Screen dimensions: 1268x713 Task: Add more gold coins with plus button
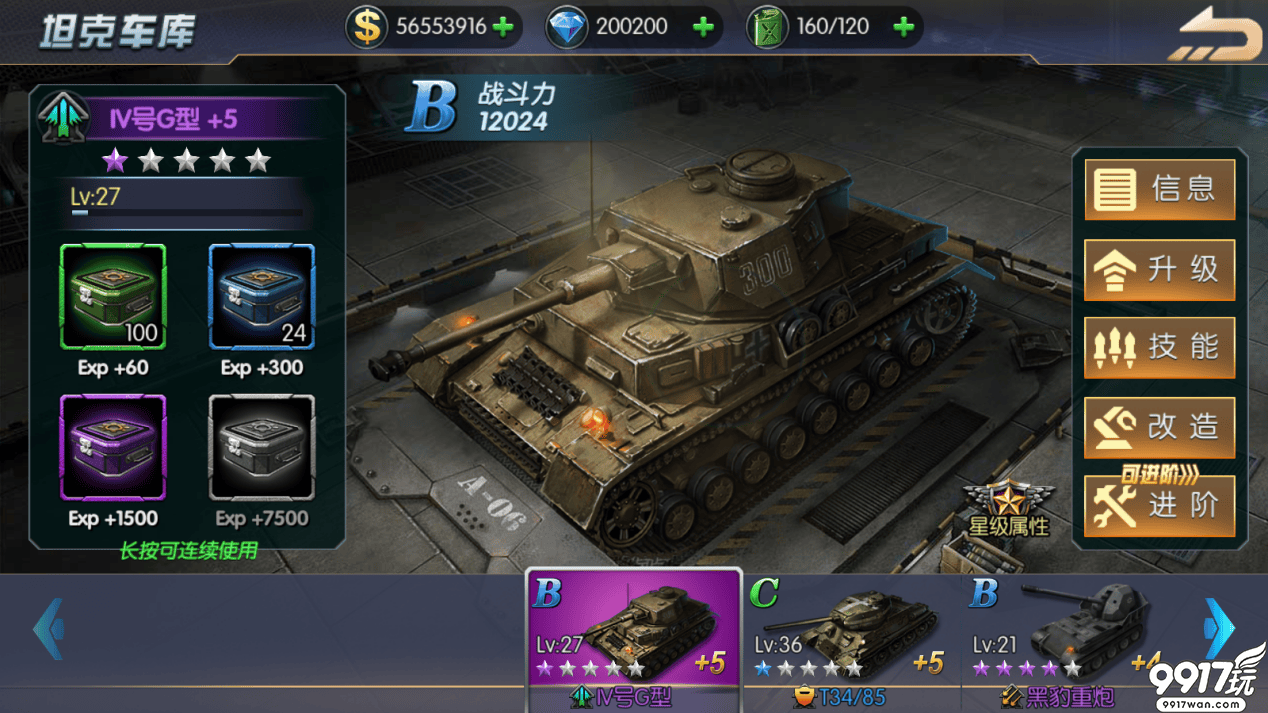(x=504, y=27)
